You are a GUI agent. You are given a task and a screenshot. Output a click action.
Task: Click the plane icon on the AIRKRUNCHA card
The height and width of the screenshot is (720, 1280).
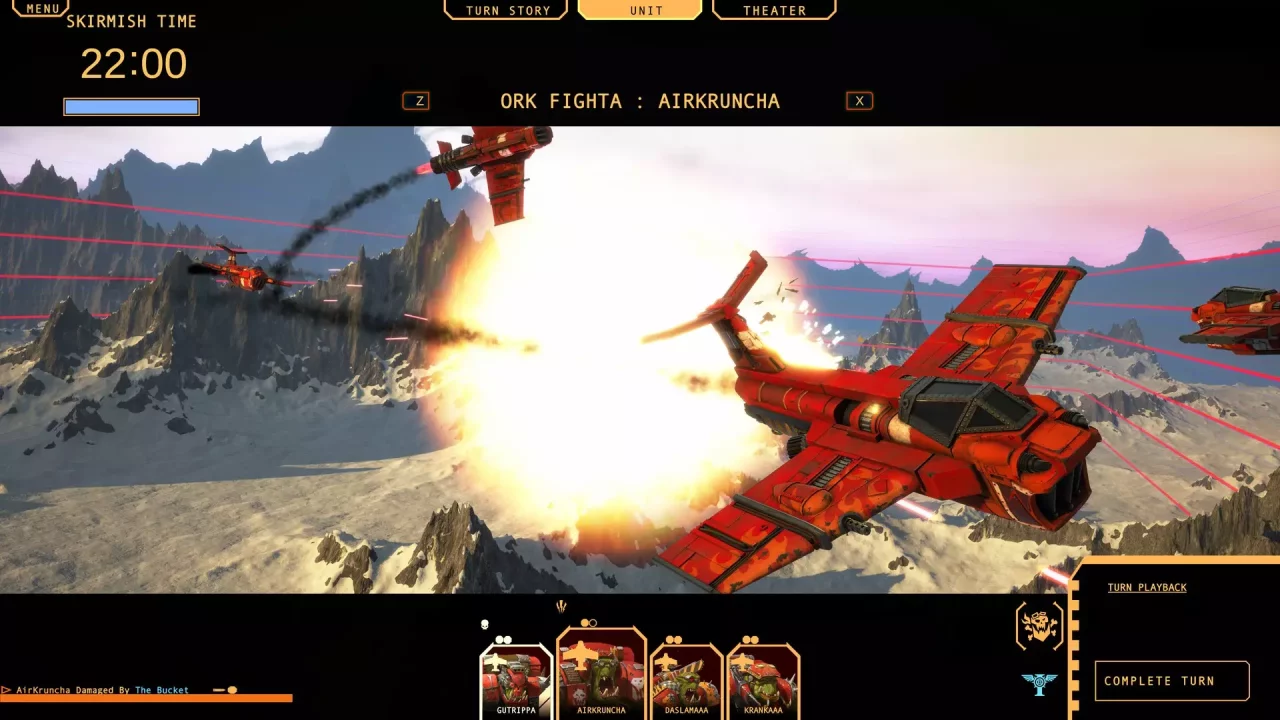click(580, 656)
